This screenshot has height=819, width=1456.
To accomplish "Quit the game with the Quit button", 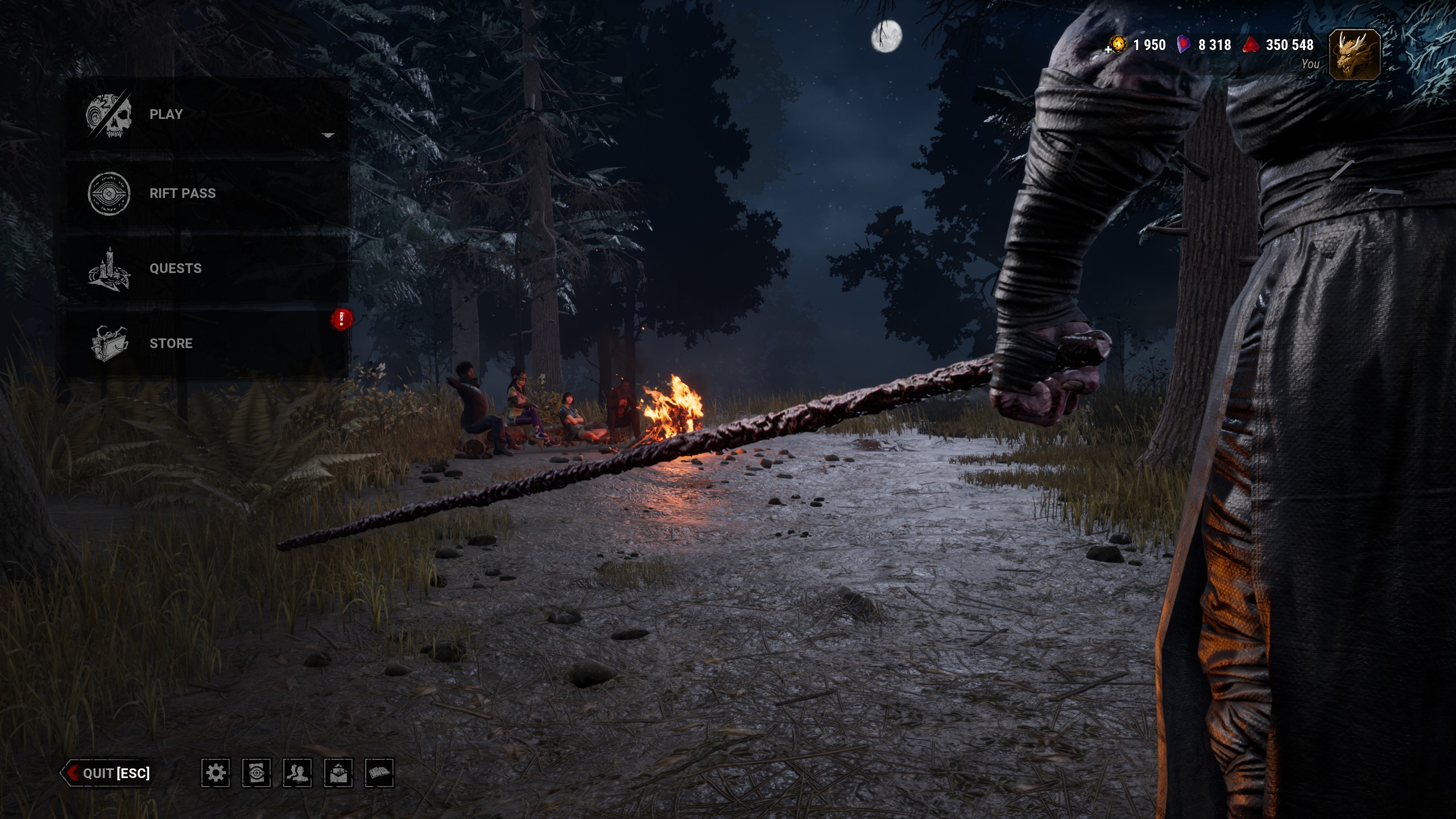I will point(108,773).
